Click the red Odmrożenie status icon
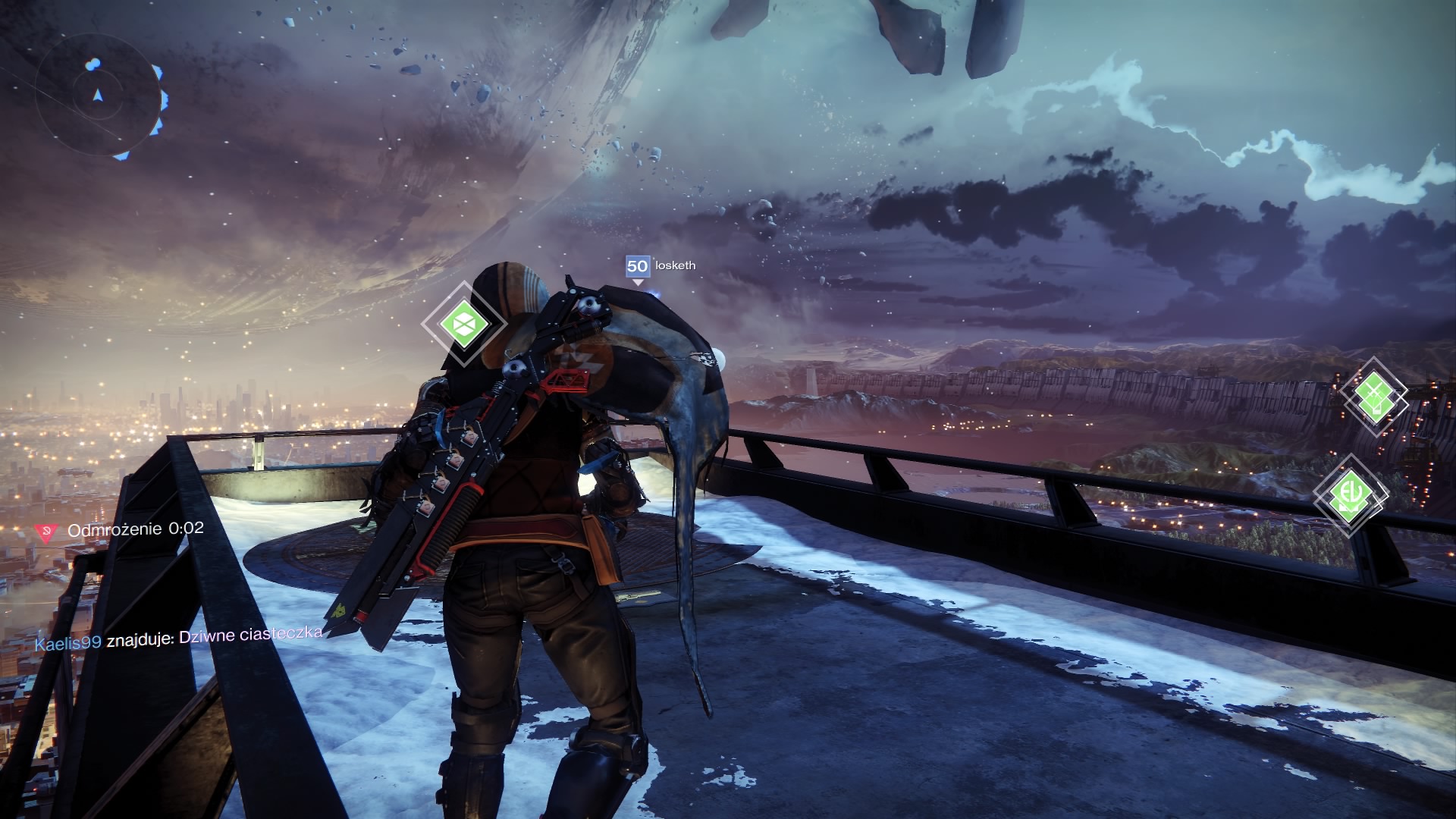This screenshot has width=1456, height=819. (47, 532)
